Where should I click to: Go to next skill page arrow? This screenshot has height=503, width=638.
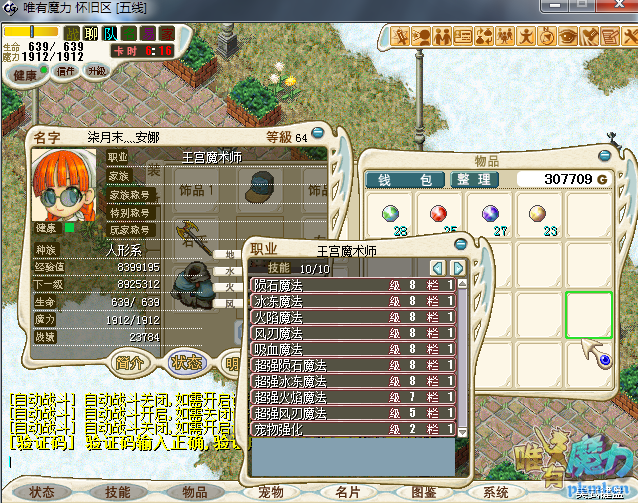point(457,268)
